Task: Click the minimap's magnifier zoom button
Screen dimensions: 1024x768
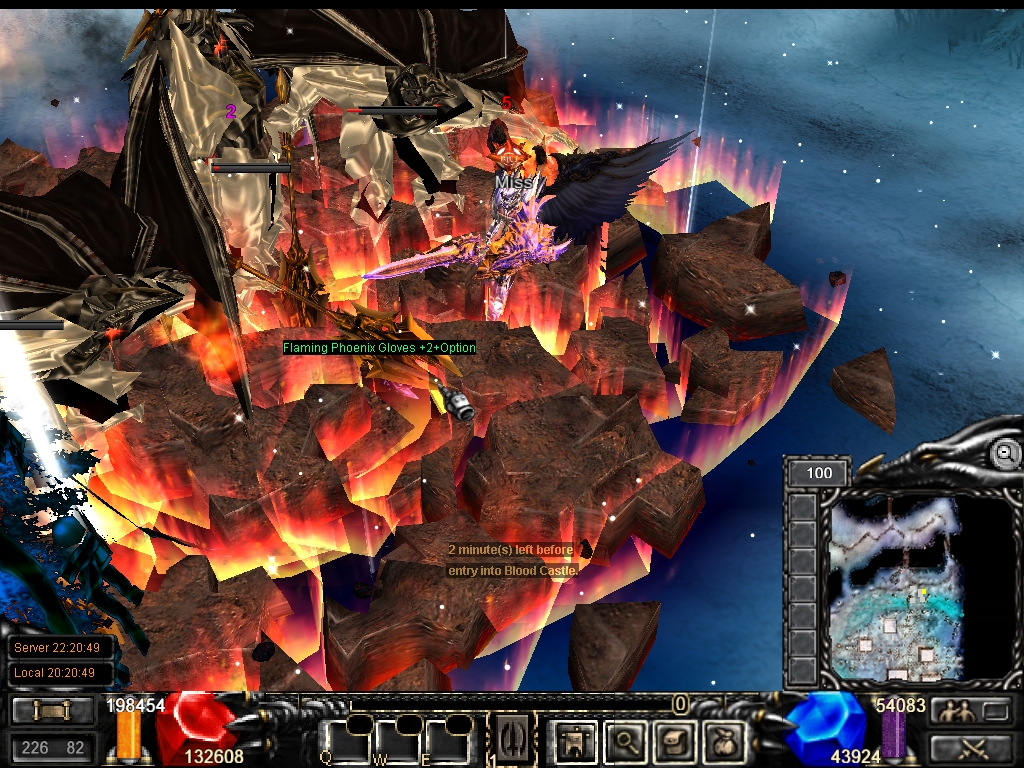Action: [x=1004, y=453]
